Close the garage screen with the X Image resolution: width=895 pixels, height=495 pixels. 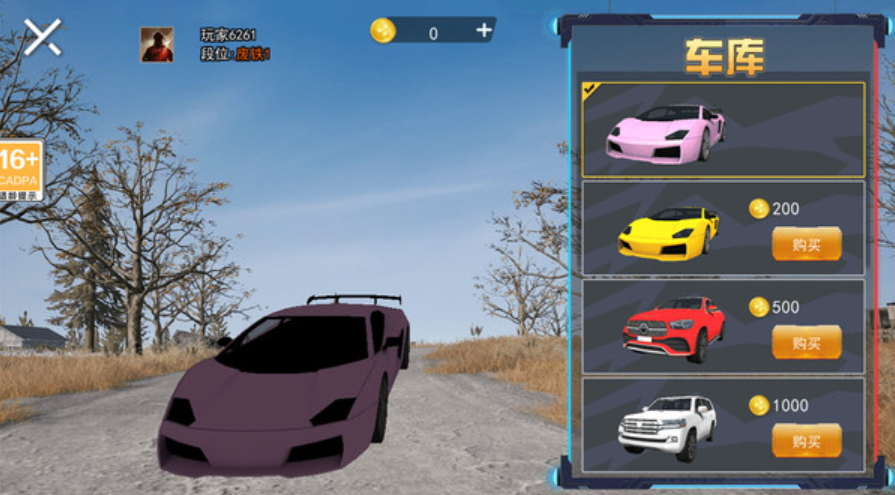43,37
